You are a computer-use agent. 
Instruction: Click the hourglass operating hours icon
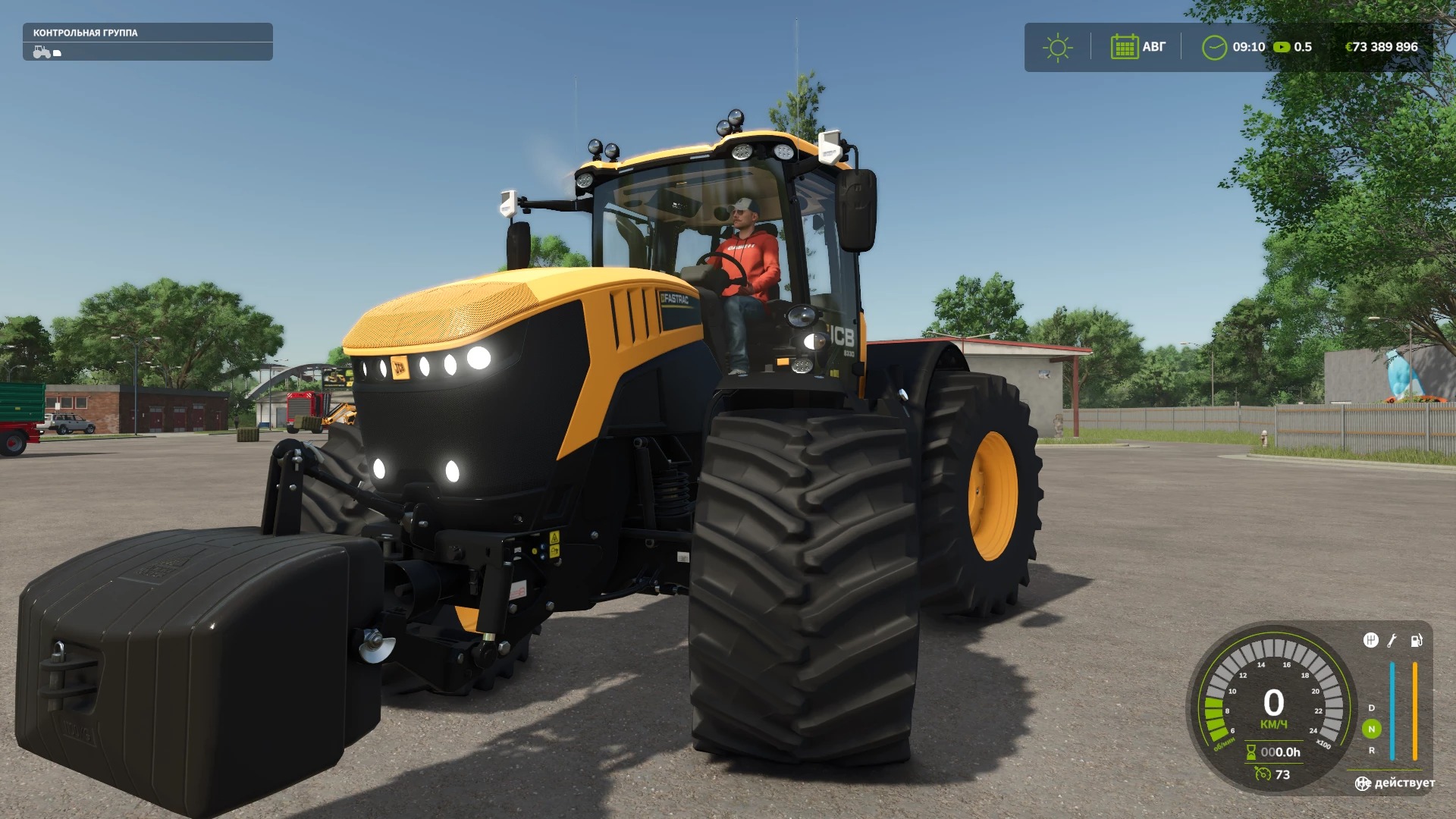pyautogui.click(x=1250, y=752)
